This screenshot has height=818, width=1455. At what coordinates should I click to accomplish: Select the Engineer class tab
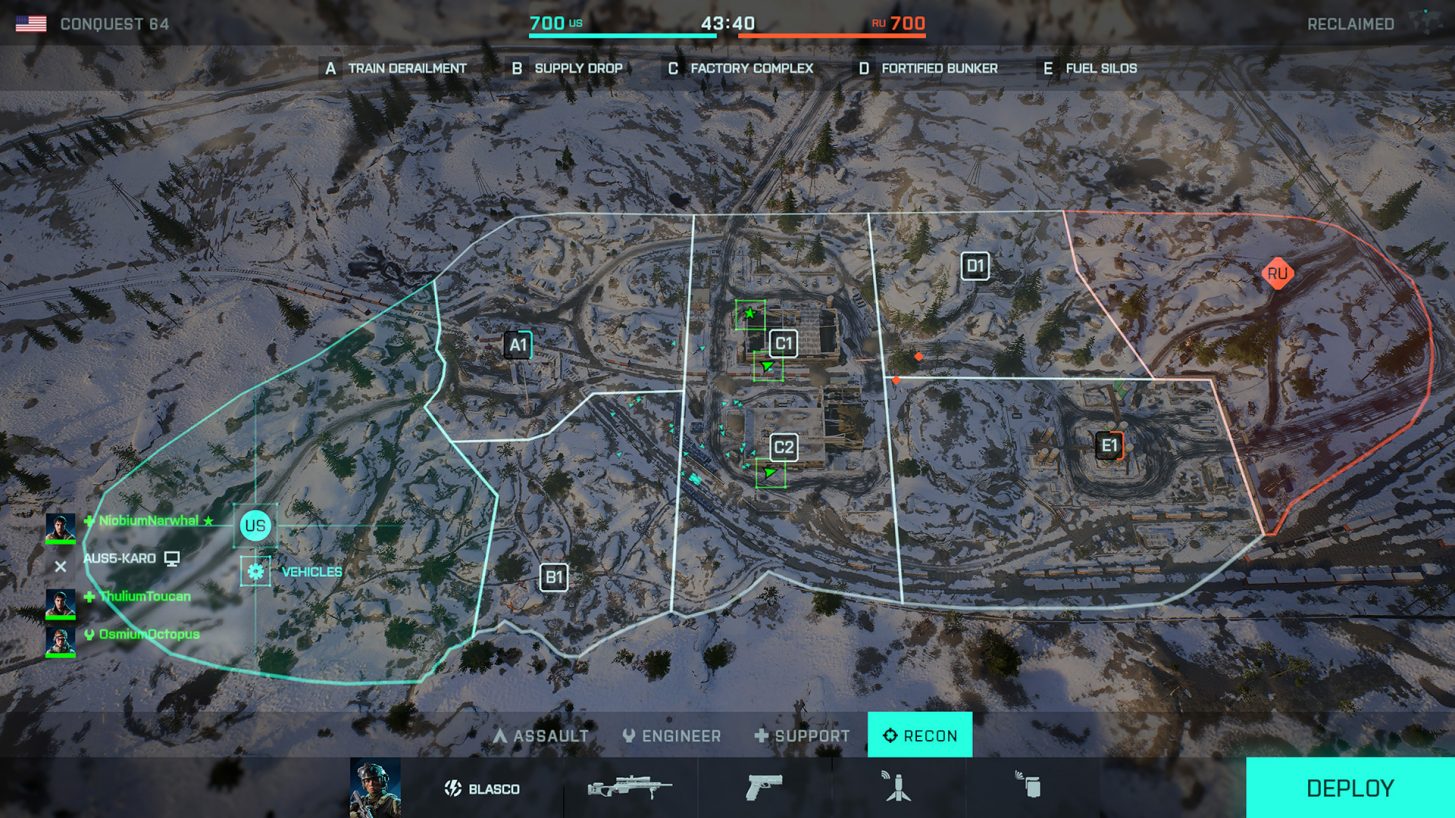coord(671,736)
